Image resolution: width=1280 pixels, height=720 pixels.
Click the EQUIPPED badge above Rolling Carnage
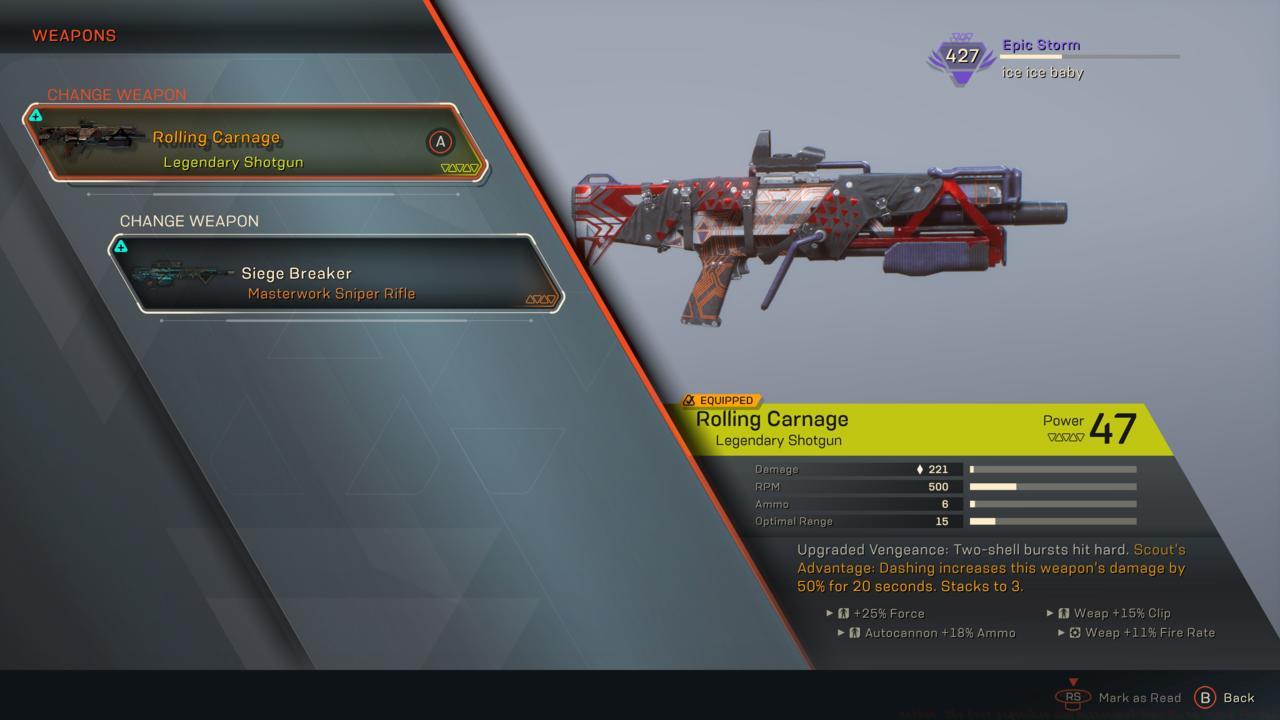pos(723,399)
